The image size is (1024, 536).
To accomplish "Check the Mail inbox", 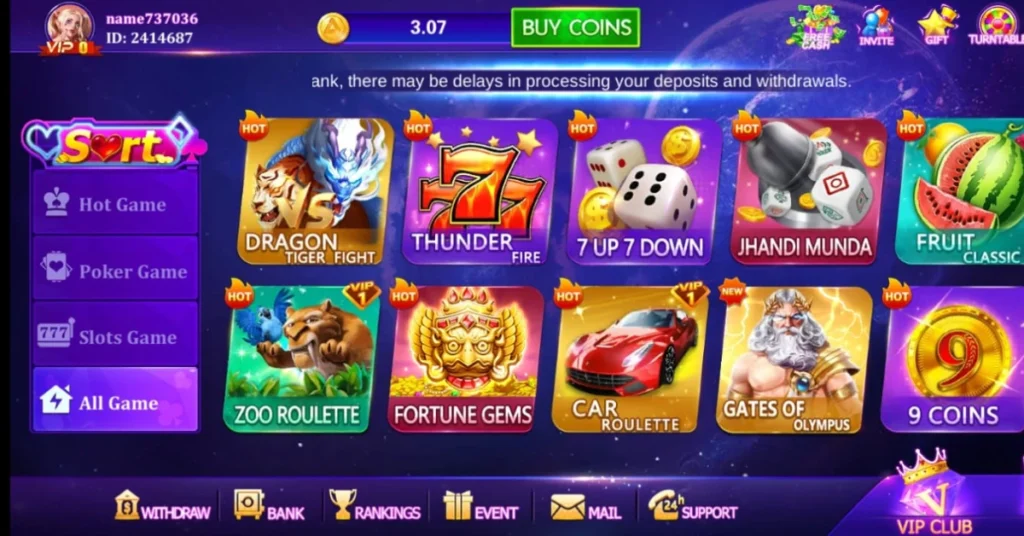I will pos(586,507).
